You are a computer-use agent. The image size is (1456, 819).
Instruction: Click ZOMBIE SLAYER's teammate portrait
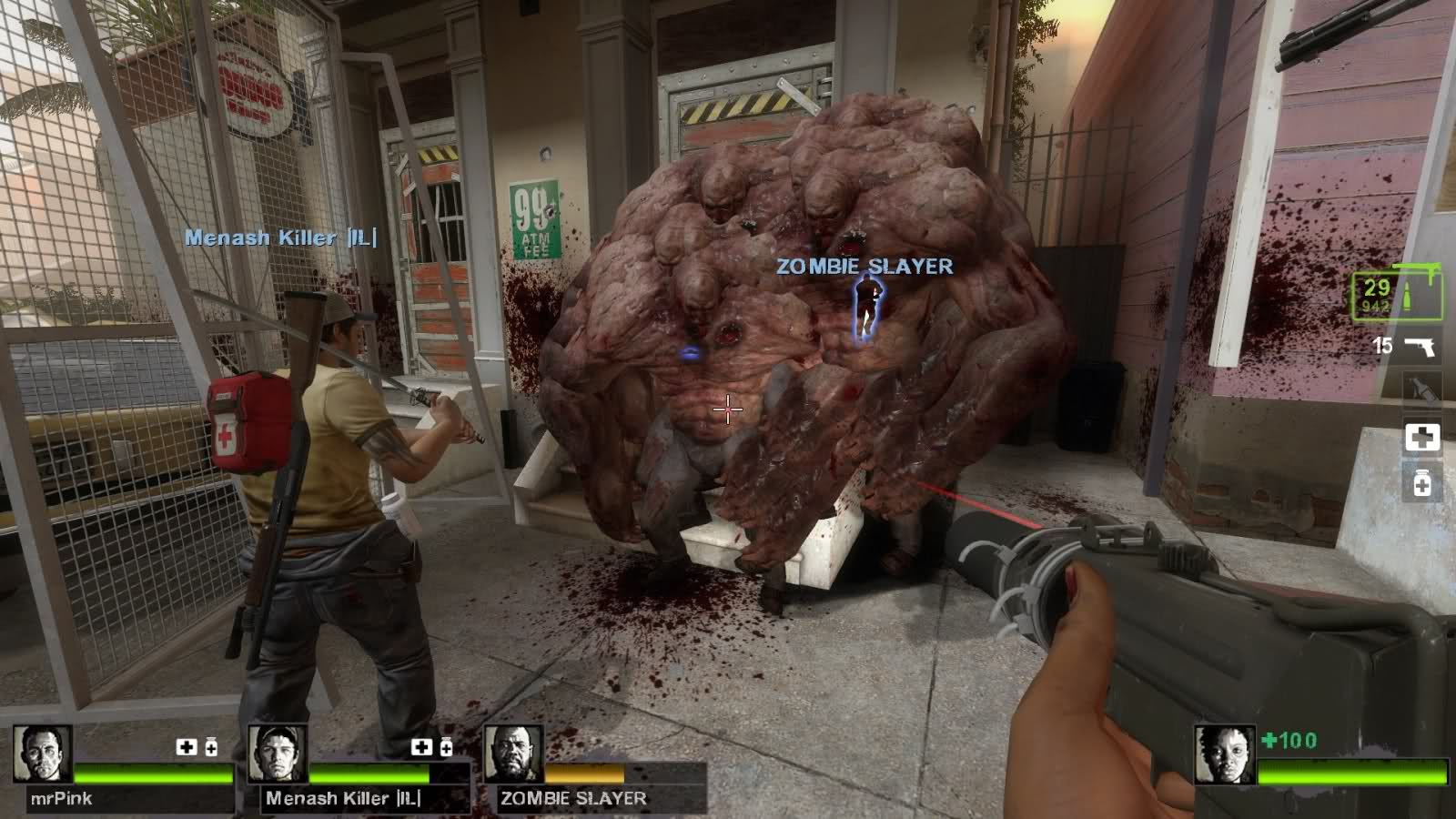(513, 754)
